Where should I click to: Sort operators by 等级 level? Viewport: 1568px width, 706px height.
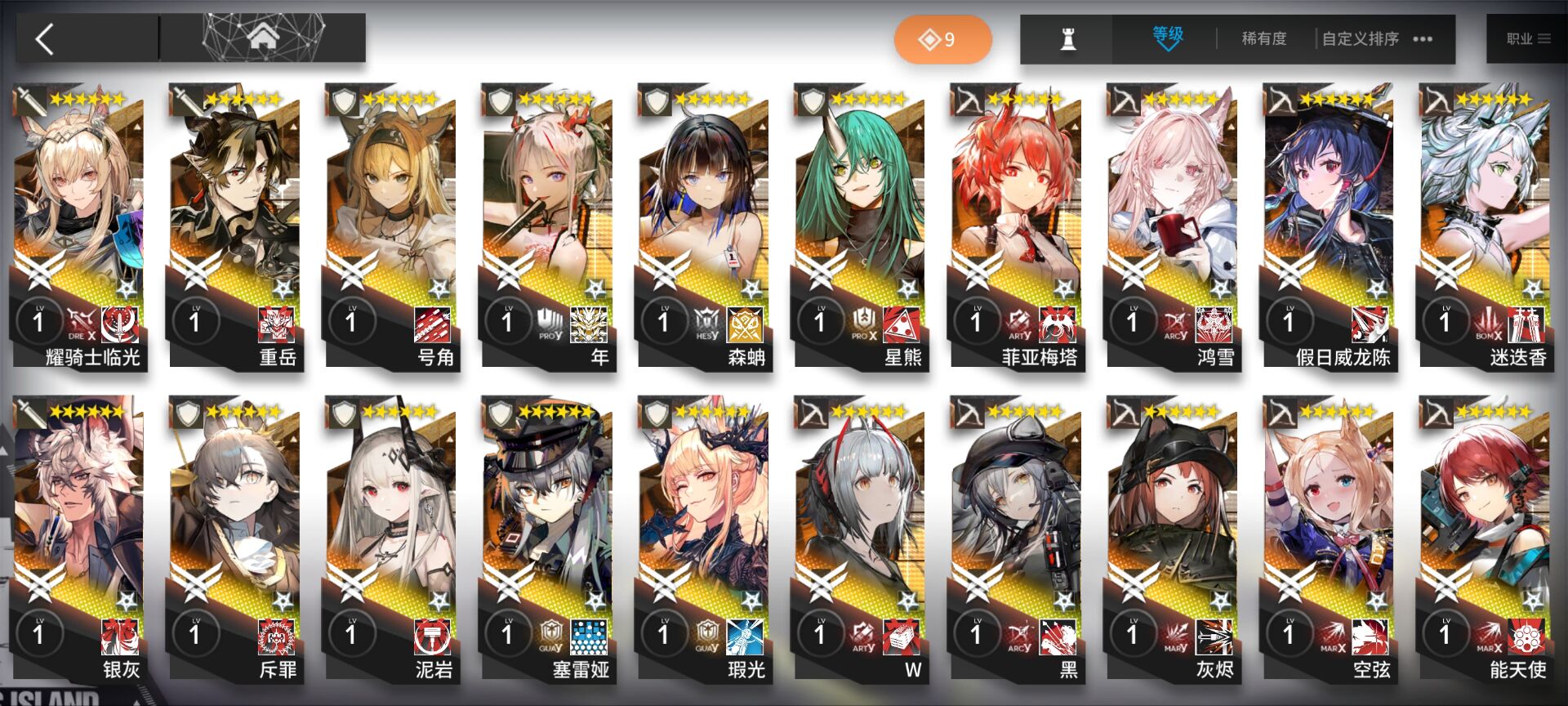[x=1167, y=38]
